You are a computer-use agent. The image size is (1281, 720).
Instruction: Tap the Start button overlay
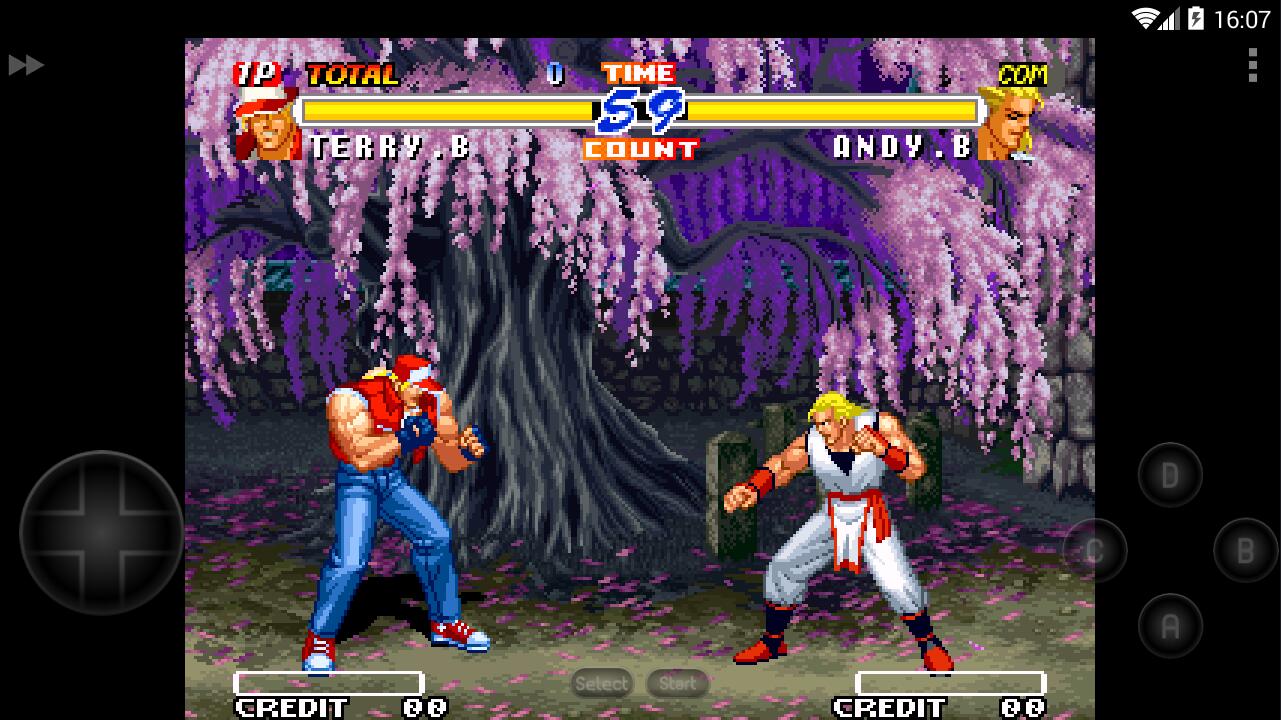coord(677,684)
